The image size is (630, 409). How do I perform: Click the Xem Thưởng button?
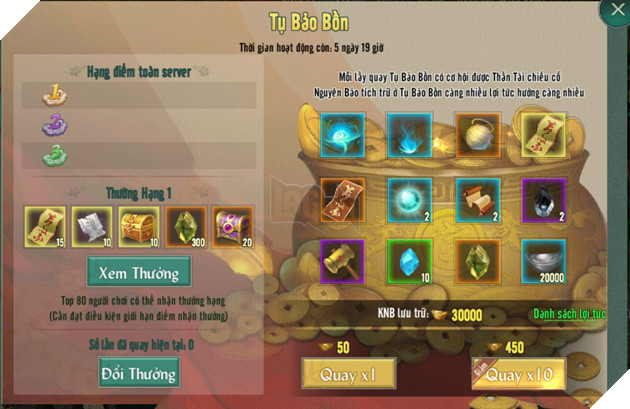pyautogui.click(x=138, y=271)
